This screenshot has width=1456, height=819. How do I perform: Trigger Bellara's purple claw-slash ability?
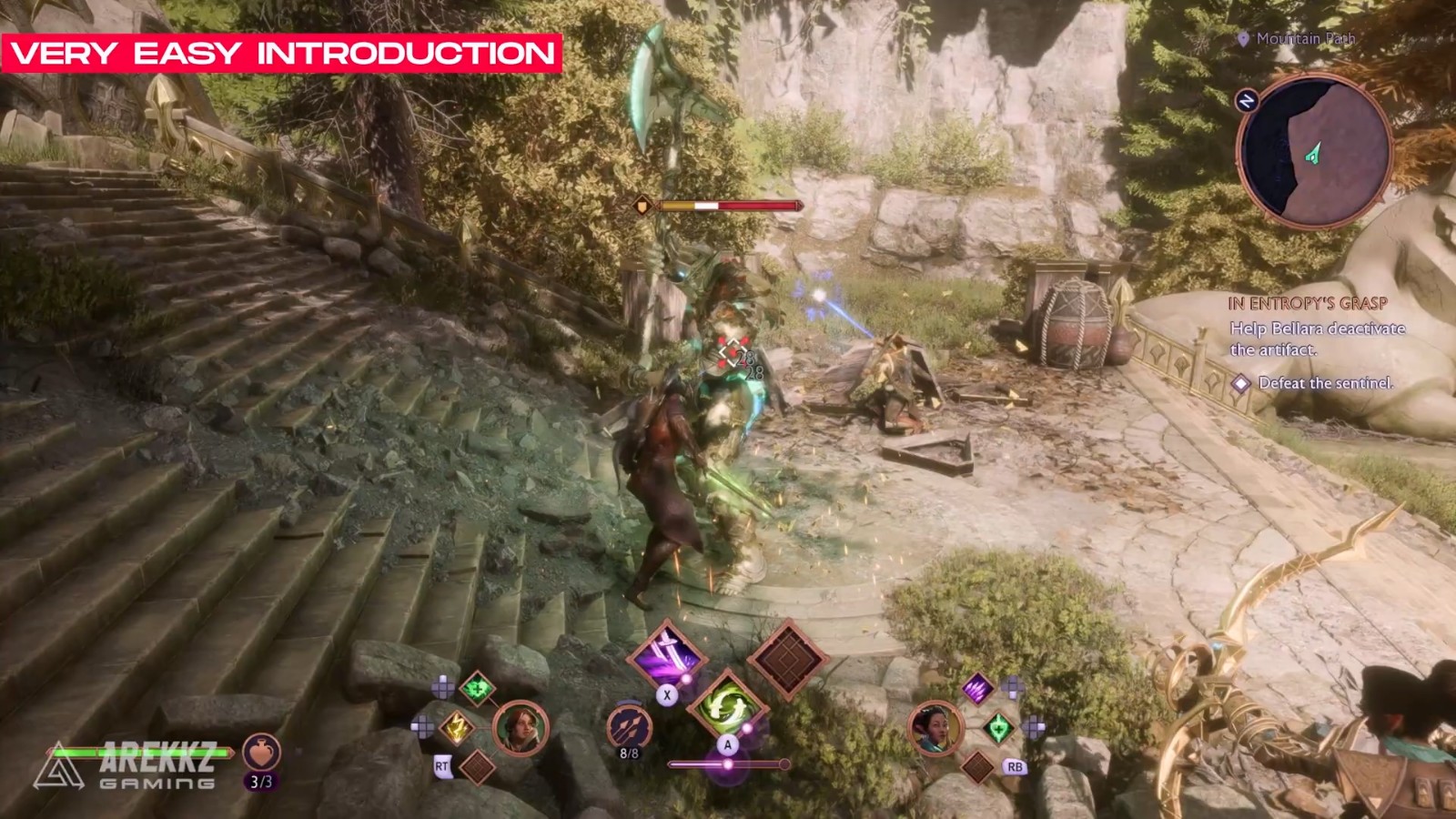click(x=977, y=688)
